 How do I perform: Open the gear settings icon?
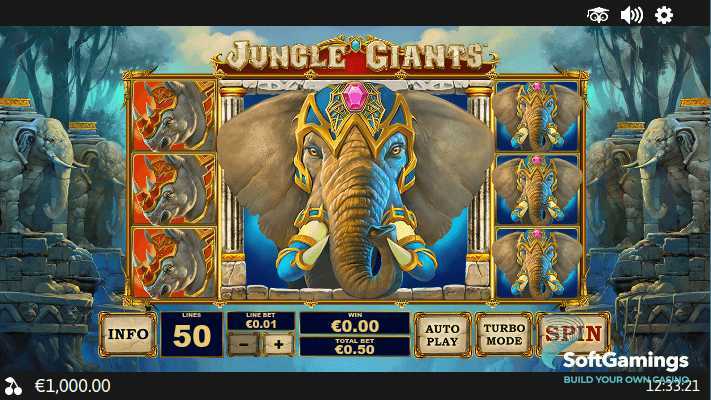click(664, 15)
